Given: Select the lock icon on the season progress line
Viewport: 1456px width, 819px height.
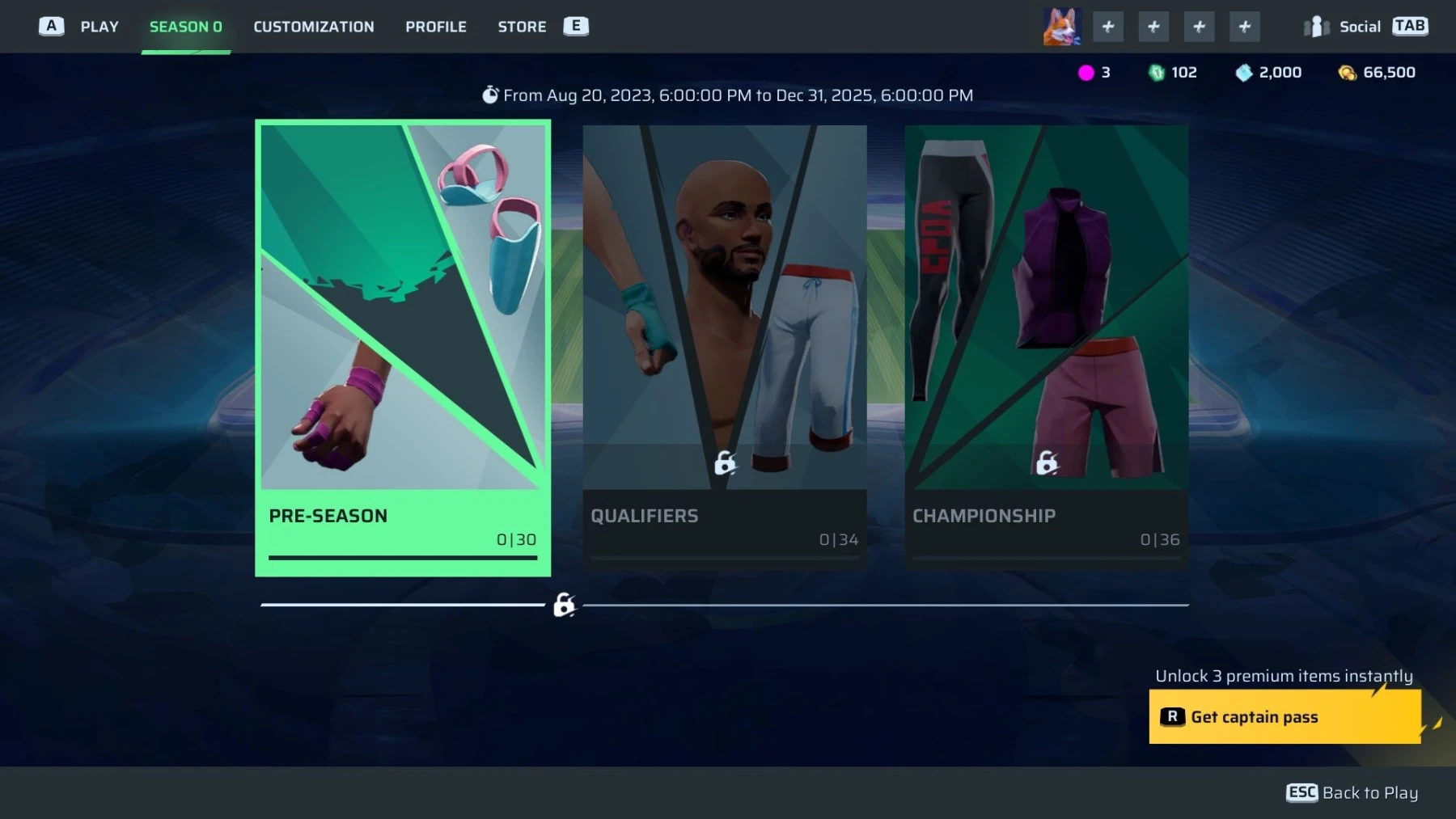Looking at the screenshot, I should [563, 605].
